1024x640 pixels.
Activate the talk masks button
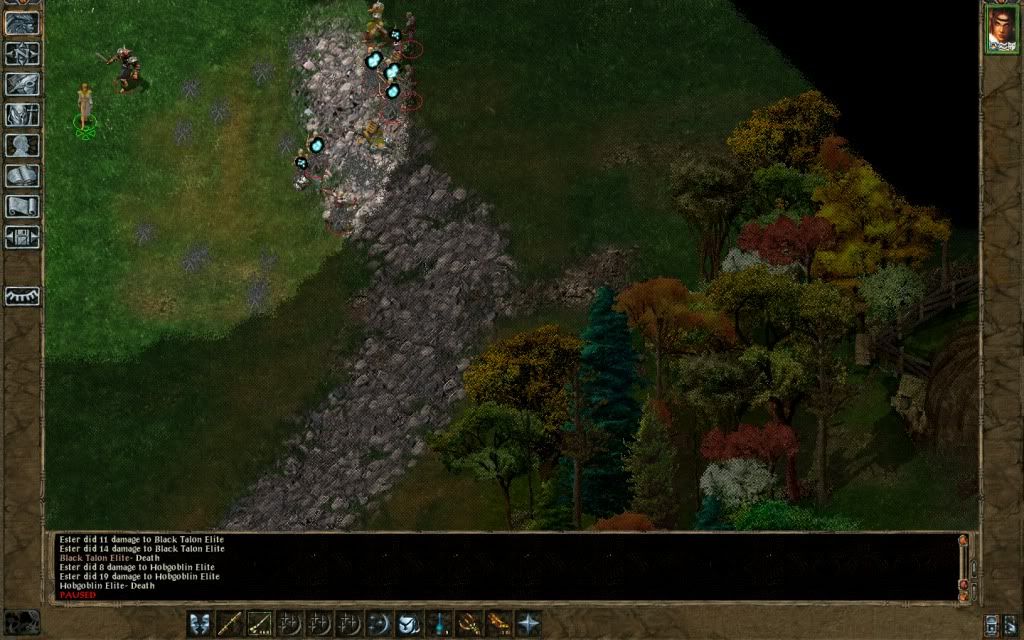[x=201, y=624]
